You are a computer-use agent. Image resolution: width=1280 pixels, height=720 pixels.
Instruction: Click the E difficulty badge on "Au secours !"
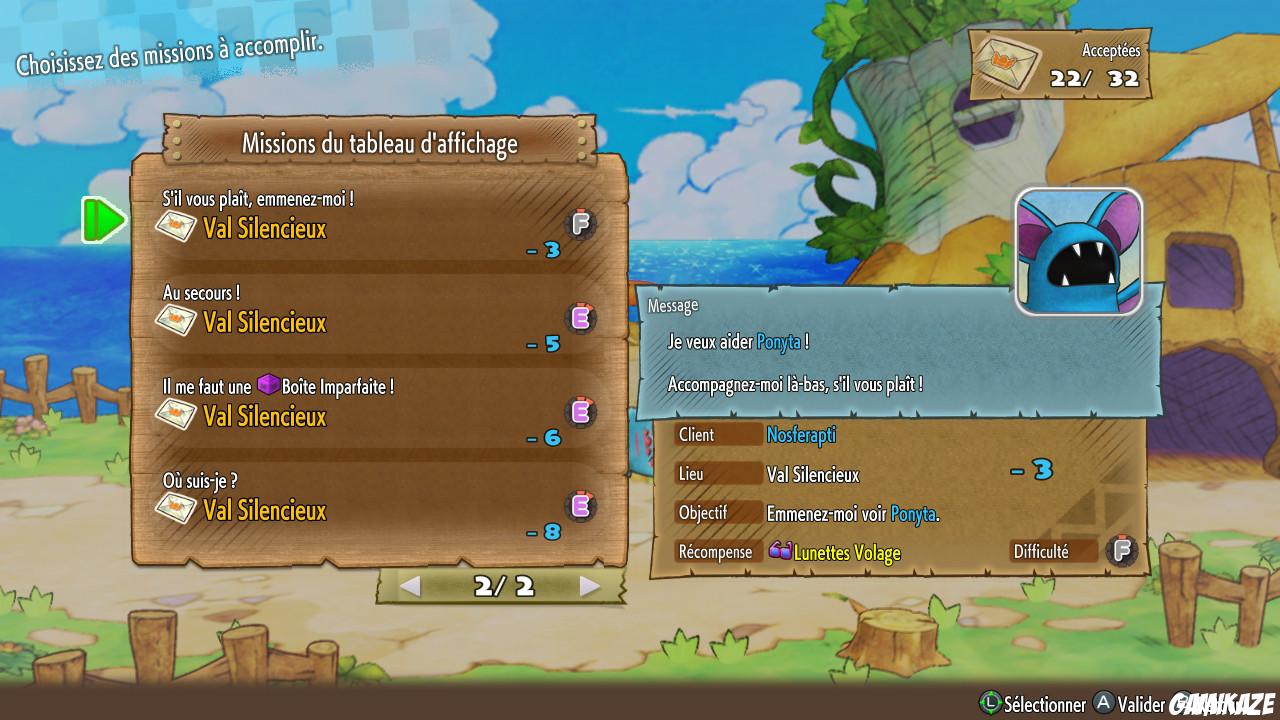[580, 318]
